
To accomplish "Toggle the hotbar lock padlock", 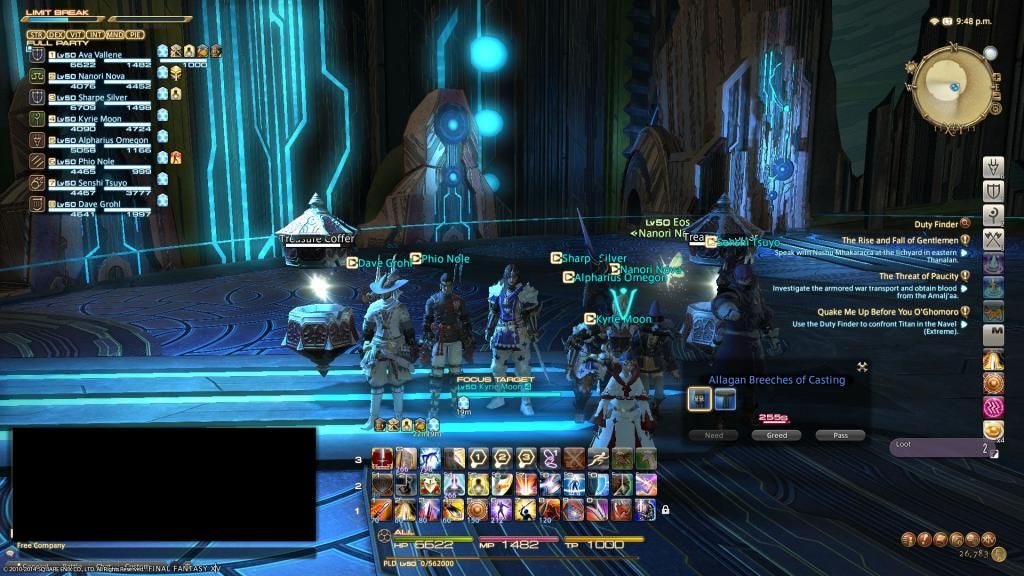I will tap(665, 510).
